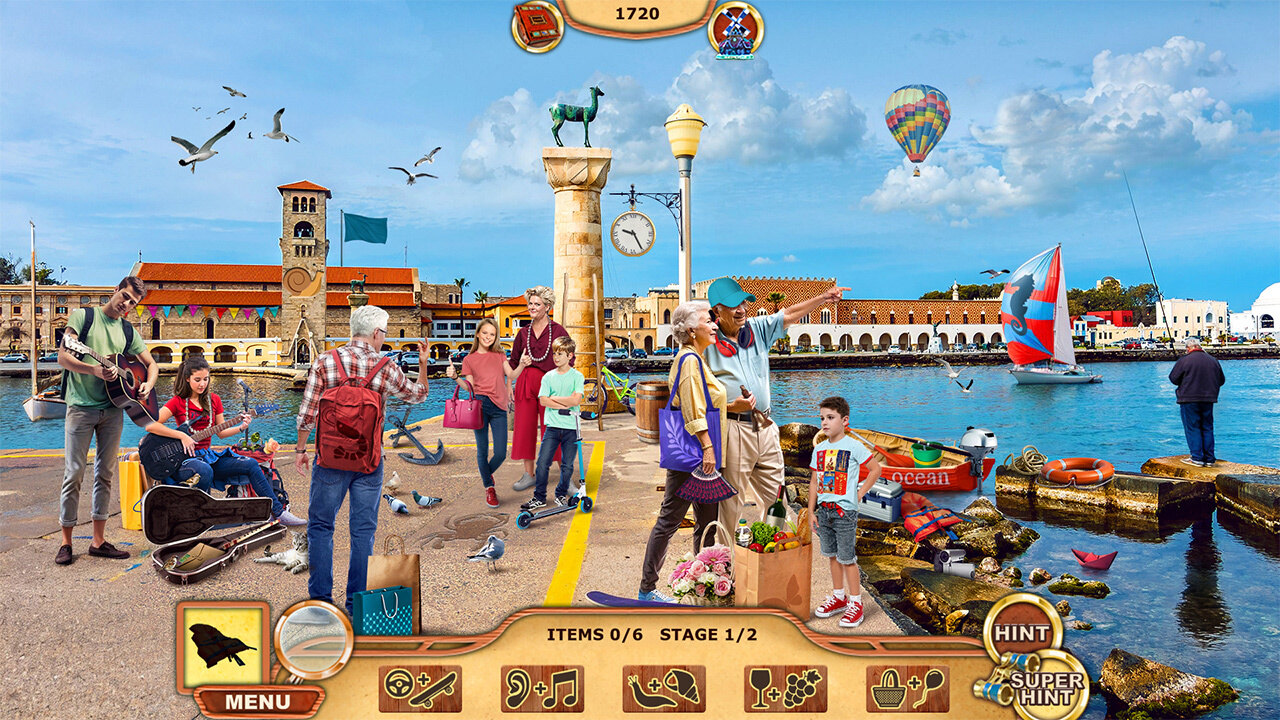Select the black bird silhouette slot
The width and height of the screenshot is (1280, 720).
click(223, 645)
